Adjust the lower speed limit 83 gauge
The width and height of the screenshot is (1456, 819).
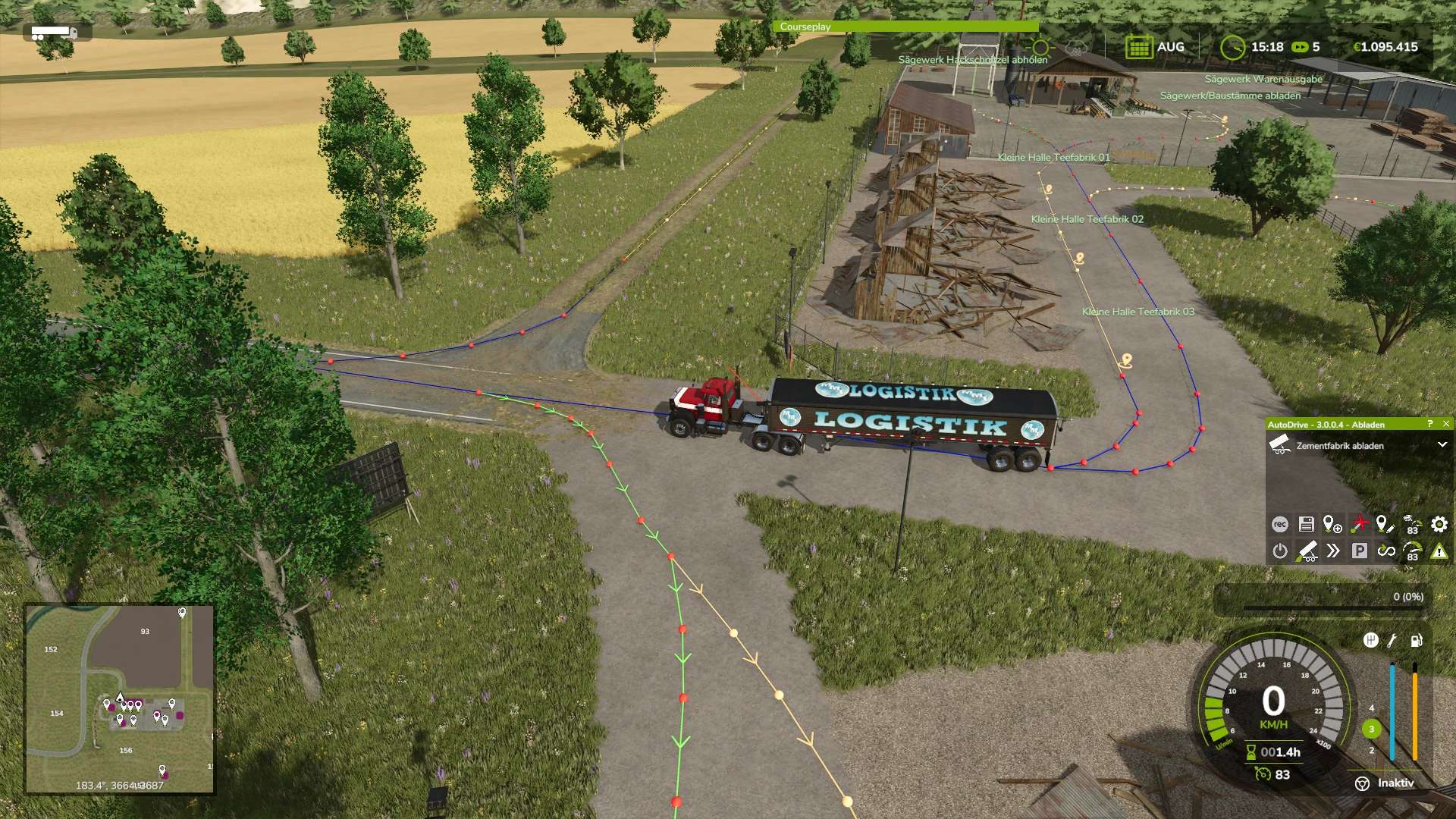tap(1412, 551)
